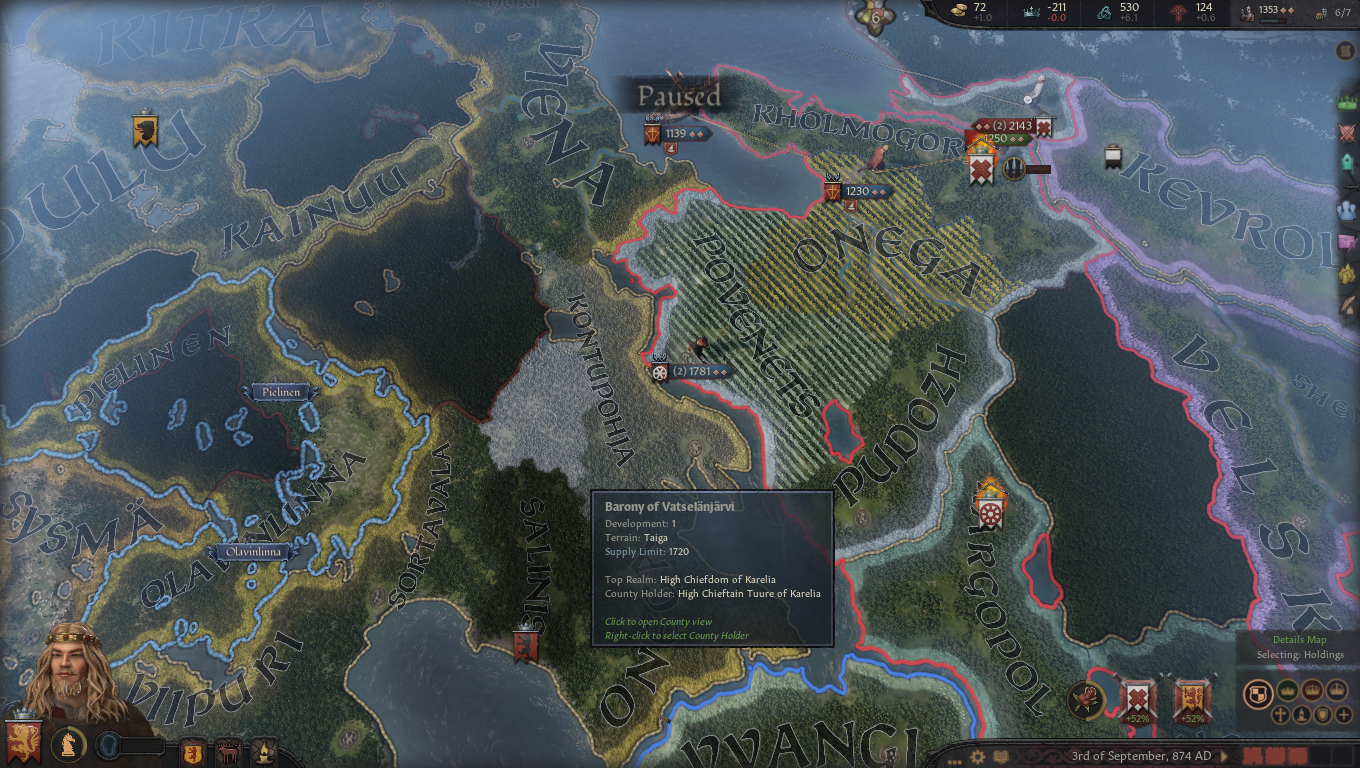
Task: Select the realms map mode shield
Action: (1258, 693)
